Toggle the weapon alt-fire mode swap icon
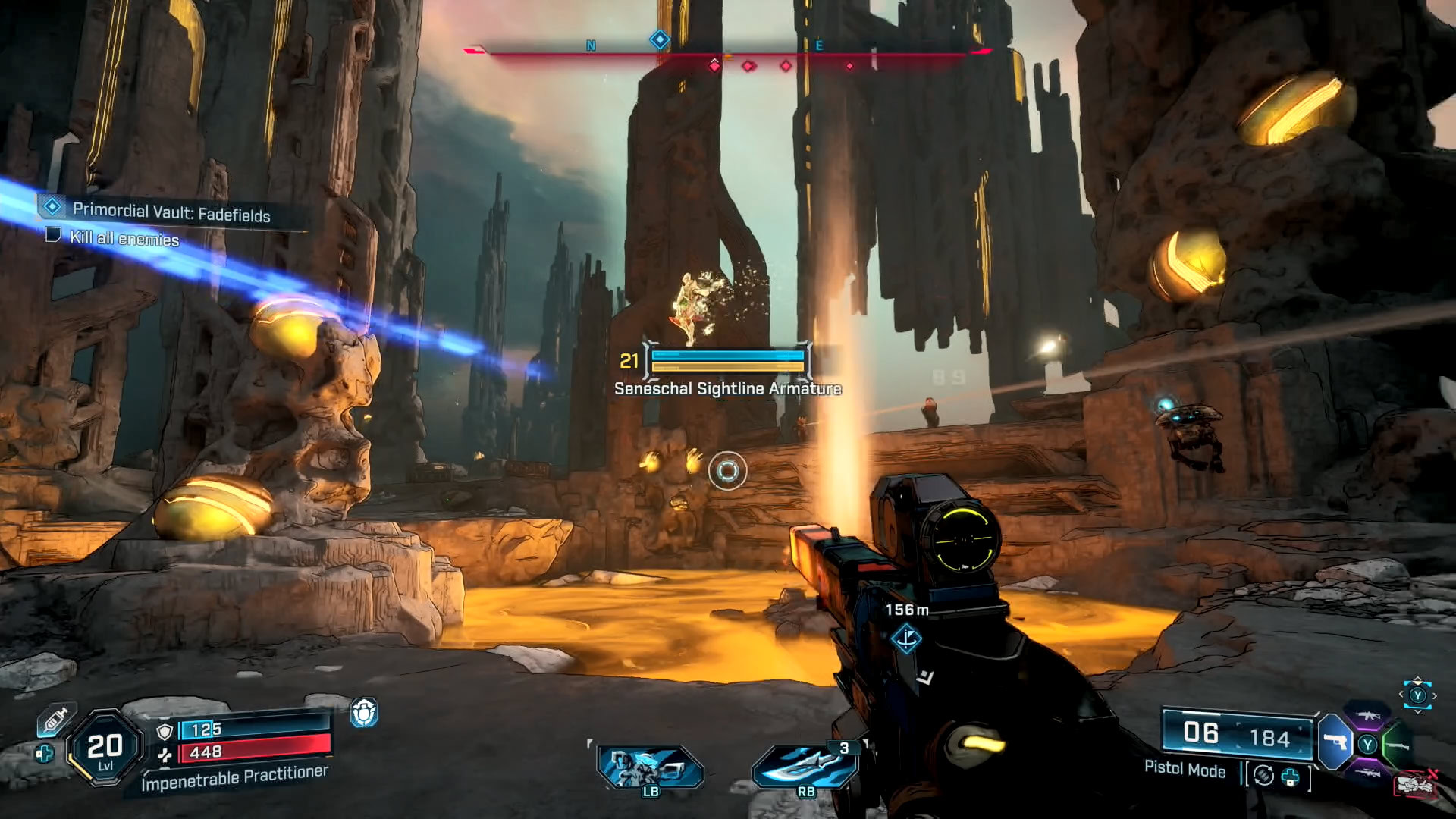Screen dimensions: 1456x819 pos(1263,775)
